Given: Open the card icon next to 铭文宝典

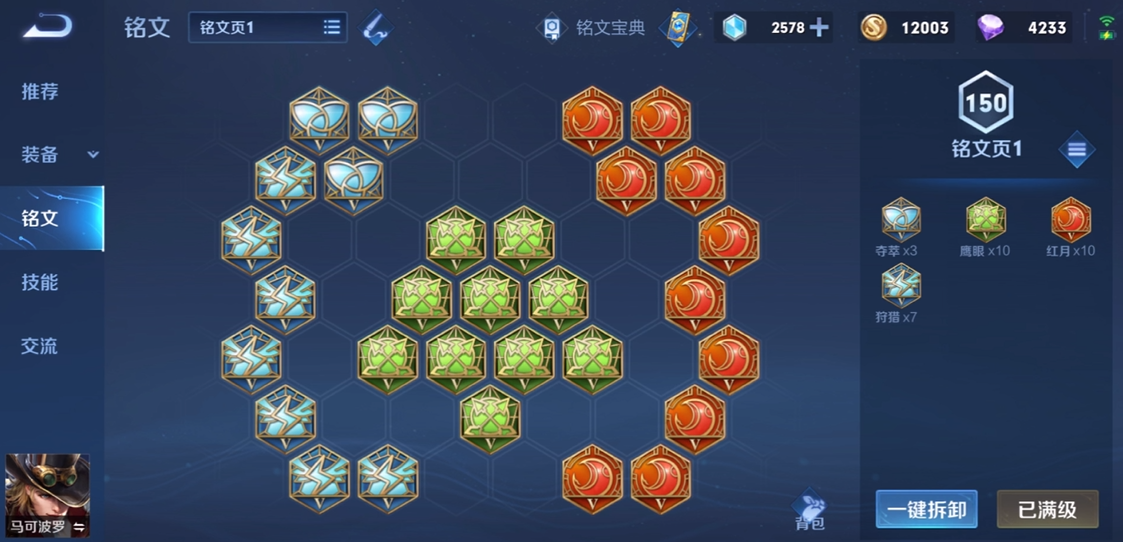Looking at the screenshot, I should pyautogui.click(x=679, y=27).
